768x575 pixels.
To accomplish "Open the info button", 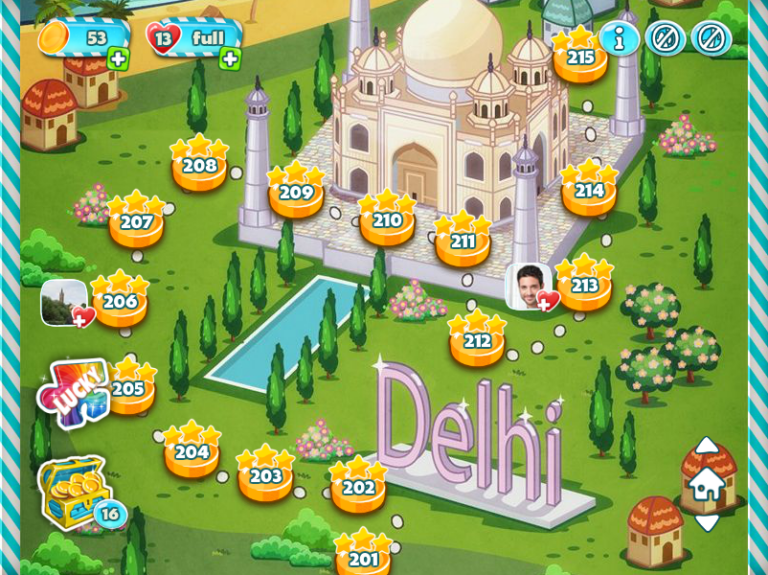I will click(619, 39).
